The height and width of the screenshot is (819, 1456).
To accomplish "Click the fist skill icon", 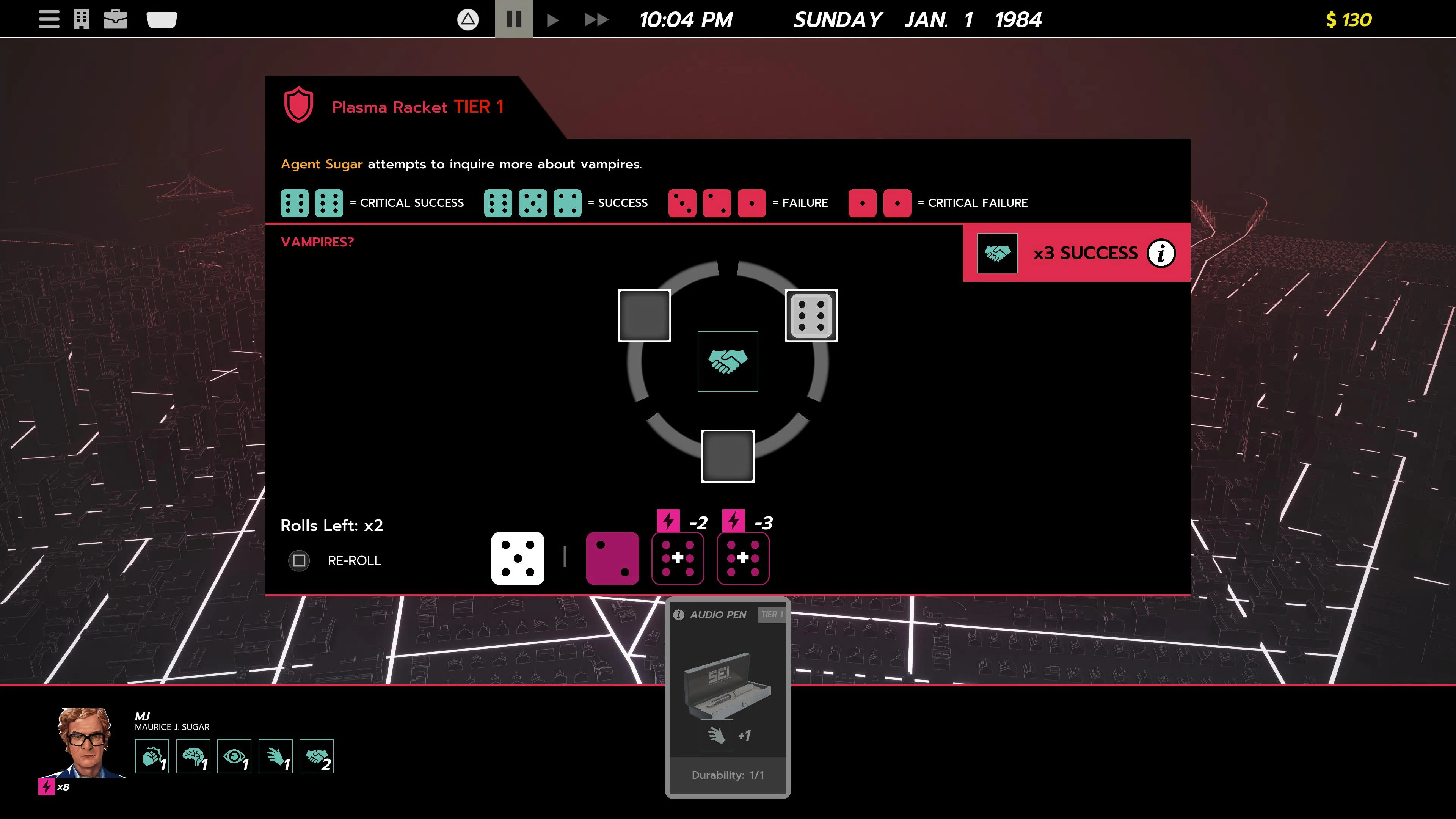I will tap(152, 756).
